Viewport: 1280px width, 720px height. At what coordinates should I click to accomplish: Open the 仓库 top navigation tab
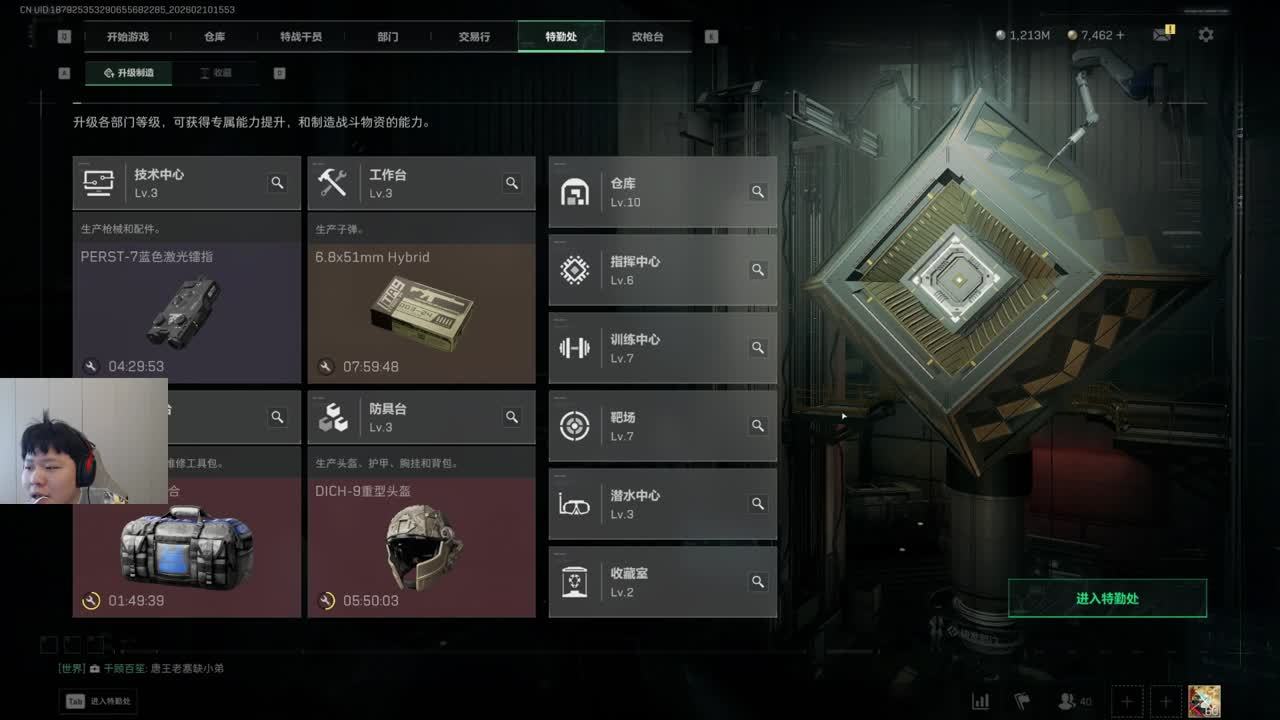[214, 37]
